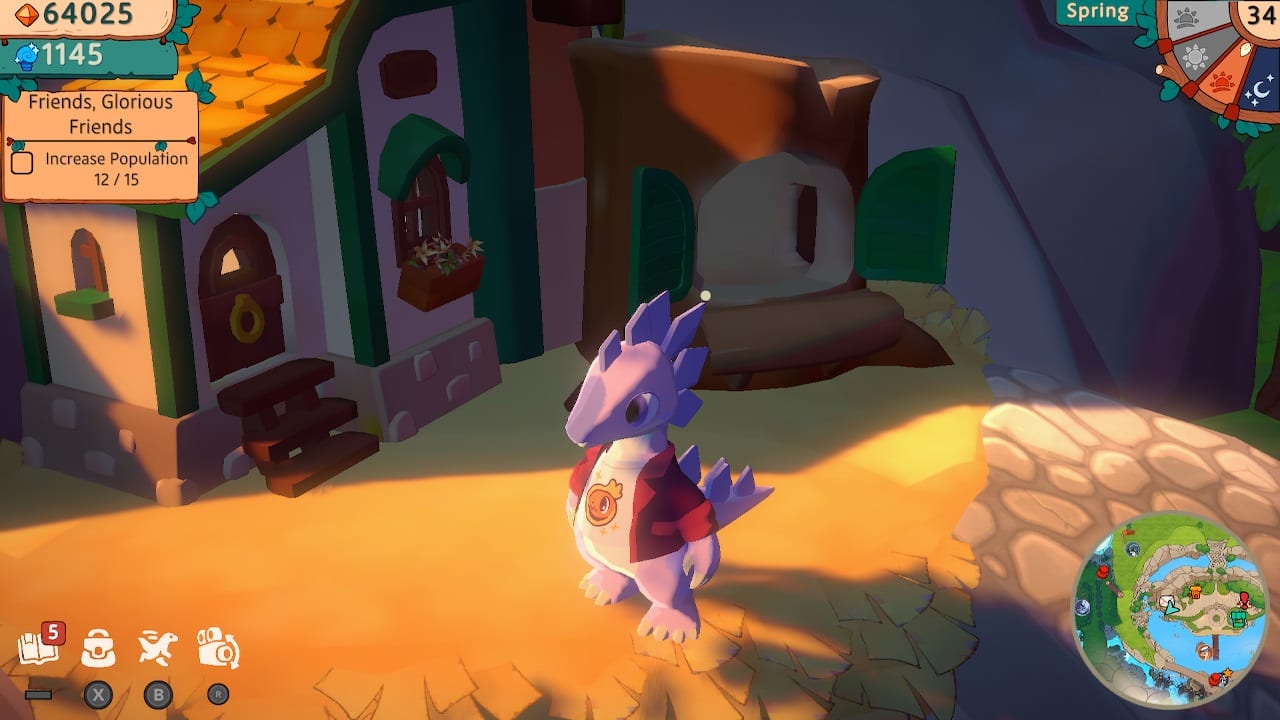Click the orange house marker on the minimap
The height and width of the screenshot is (720, 1280).
[1196, 592]
